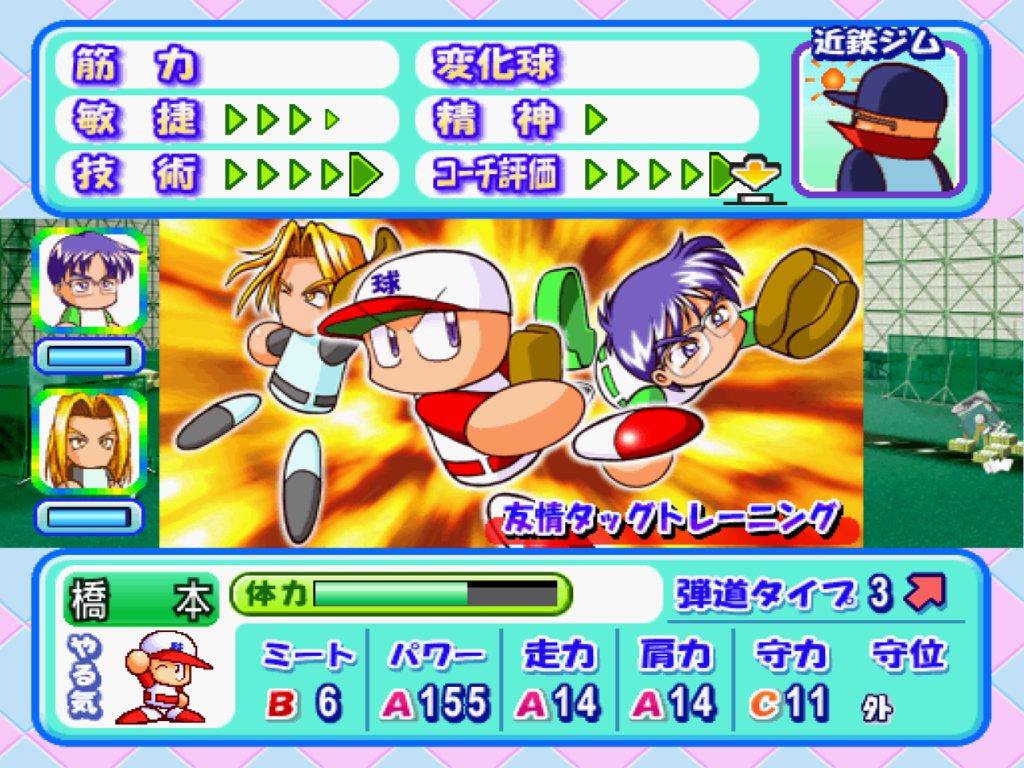1024x768 pixels.
Task: Click the 近鉄ジム coach portrait
Action: click(880, 118)
